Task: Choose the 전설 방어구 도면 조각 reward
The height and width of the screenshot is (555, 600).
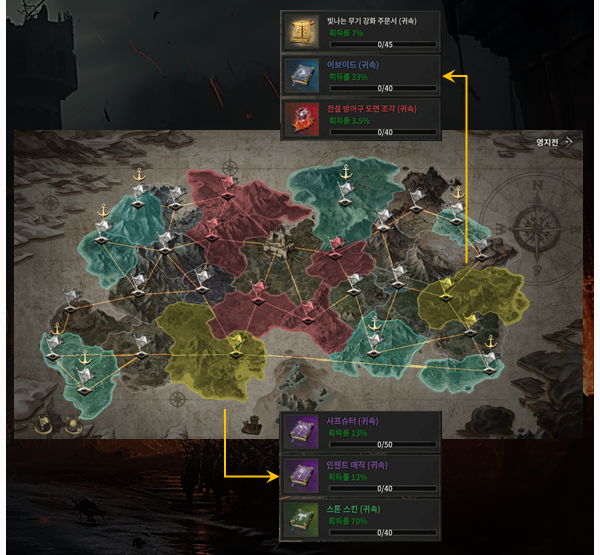Action: click(x=361, y=118)
